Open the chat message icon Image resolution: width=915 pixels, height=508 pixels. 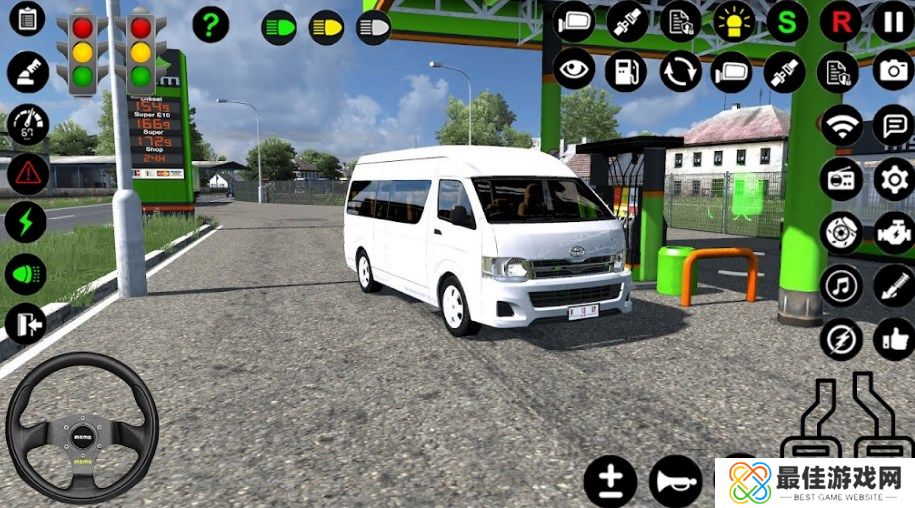tap(893, 126)
